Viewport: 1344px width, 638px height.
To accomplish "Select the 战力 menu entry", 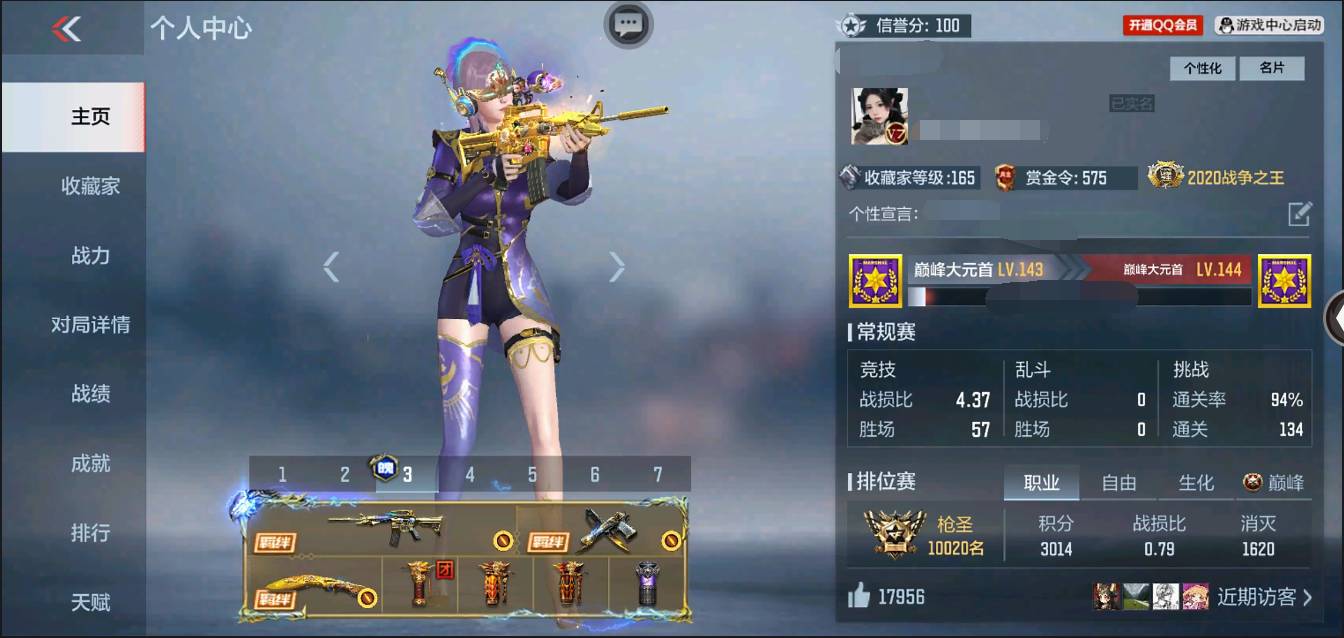I will tap(90, 256).
